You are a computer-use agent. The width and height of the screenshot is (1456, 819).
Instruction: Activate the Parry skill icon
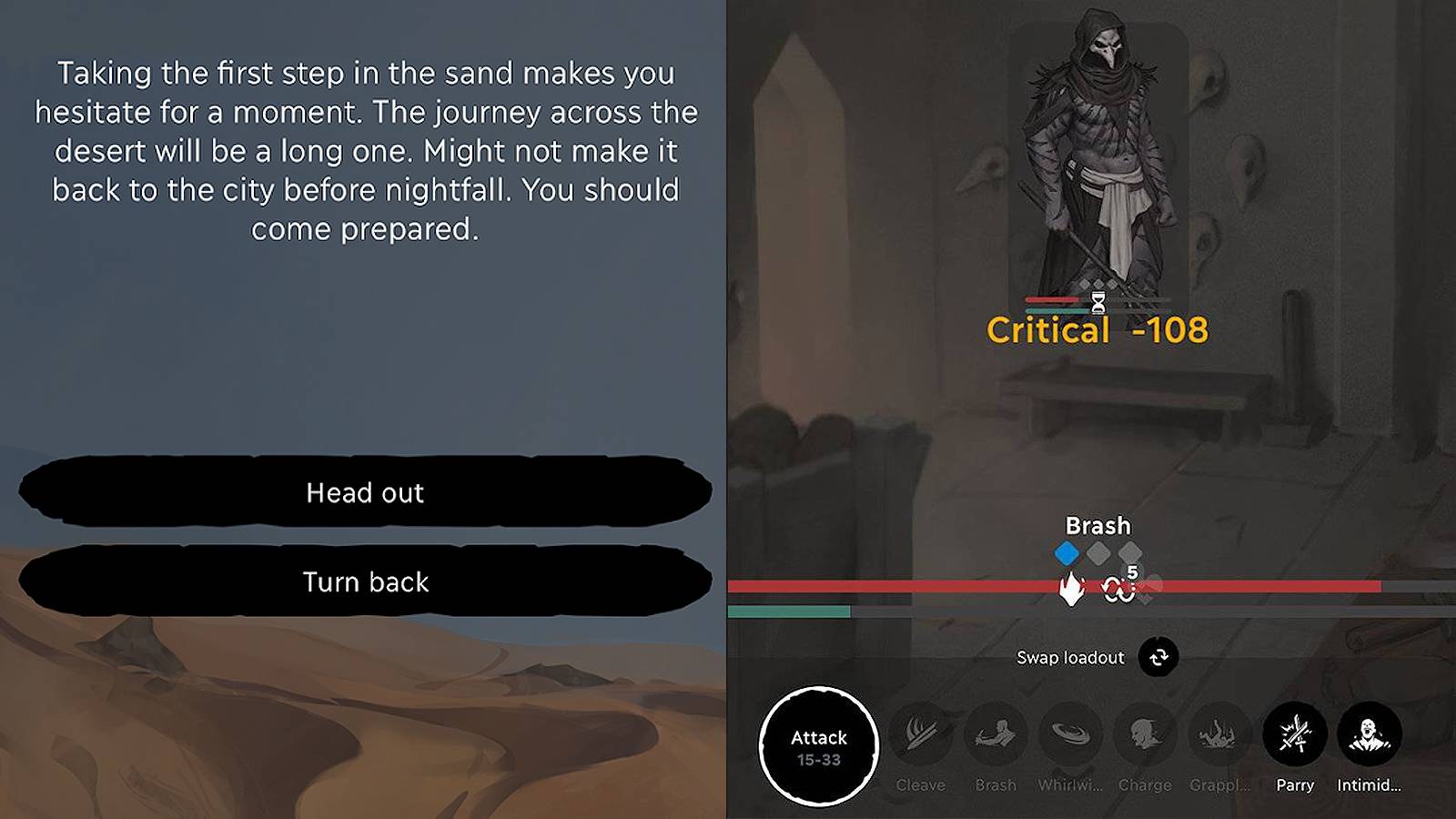(1295, 735)
